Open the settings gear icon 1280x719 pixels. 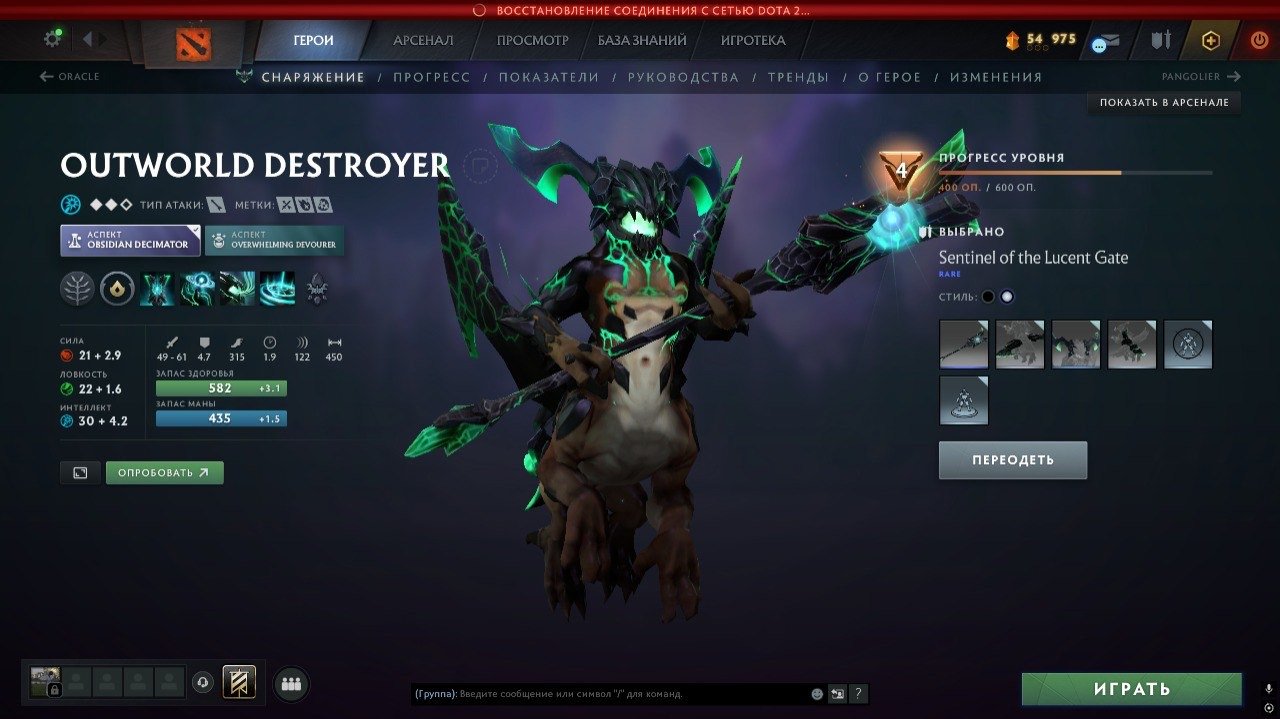(x=52, y=39)
